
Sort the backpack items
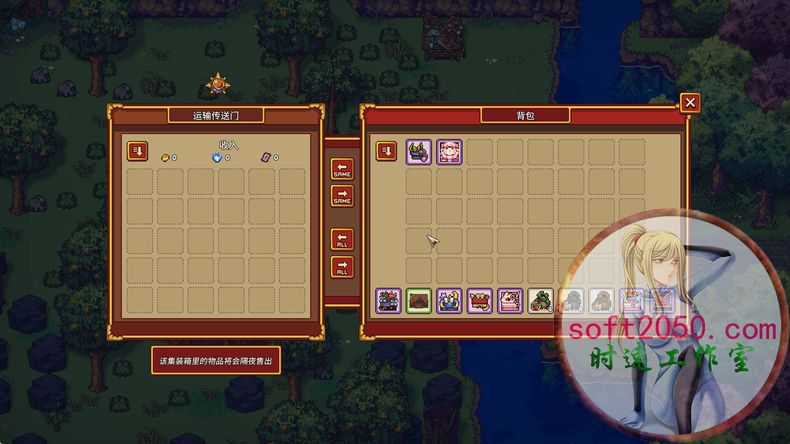(386, 151)
